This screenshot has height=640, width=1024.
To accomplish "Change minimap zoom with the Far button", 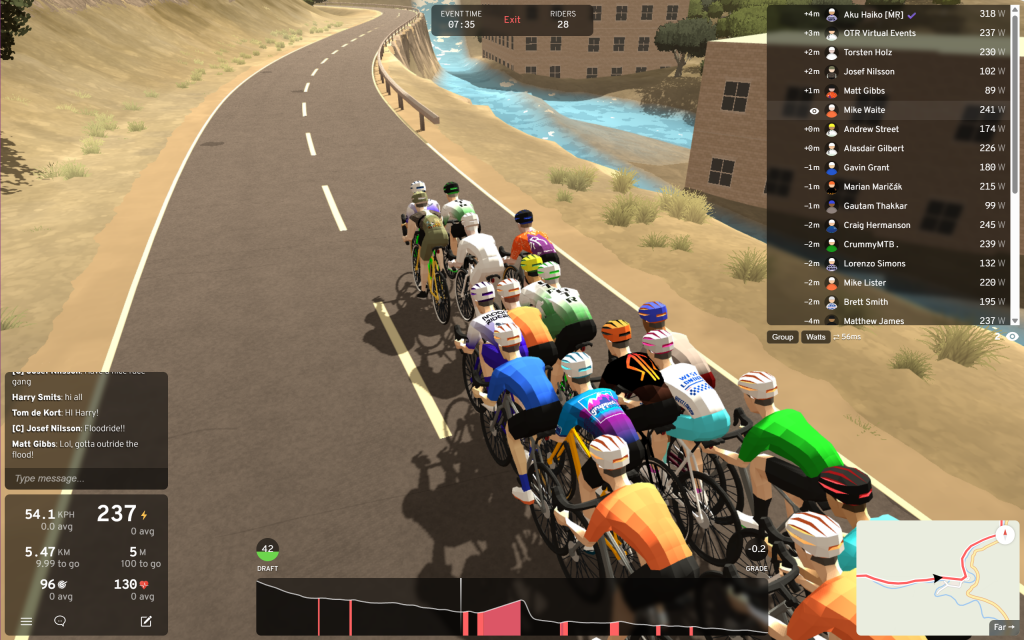I will (x=1003, y=627).
